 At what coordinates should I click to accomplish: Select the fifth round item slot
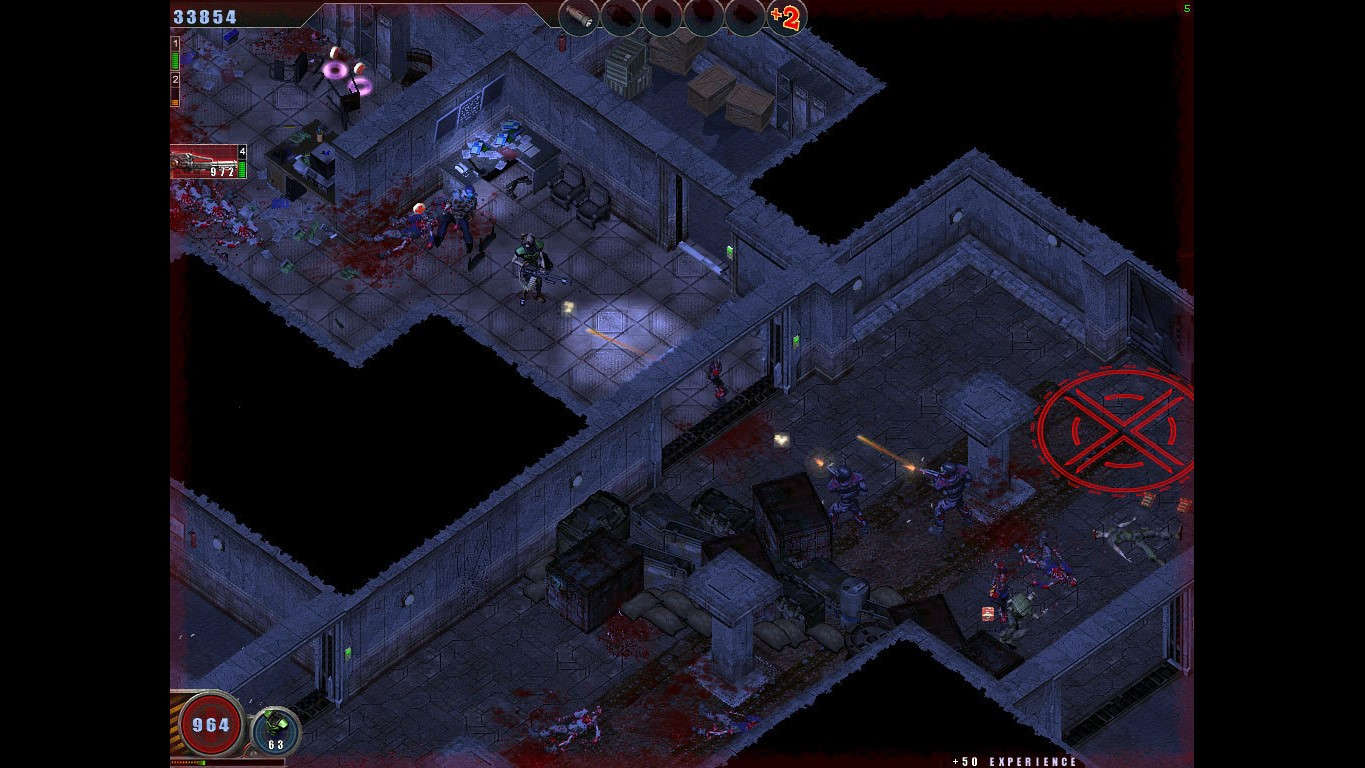click(x=743, y=18)
